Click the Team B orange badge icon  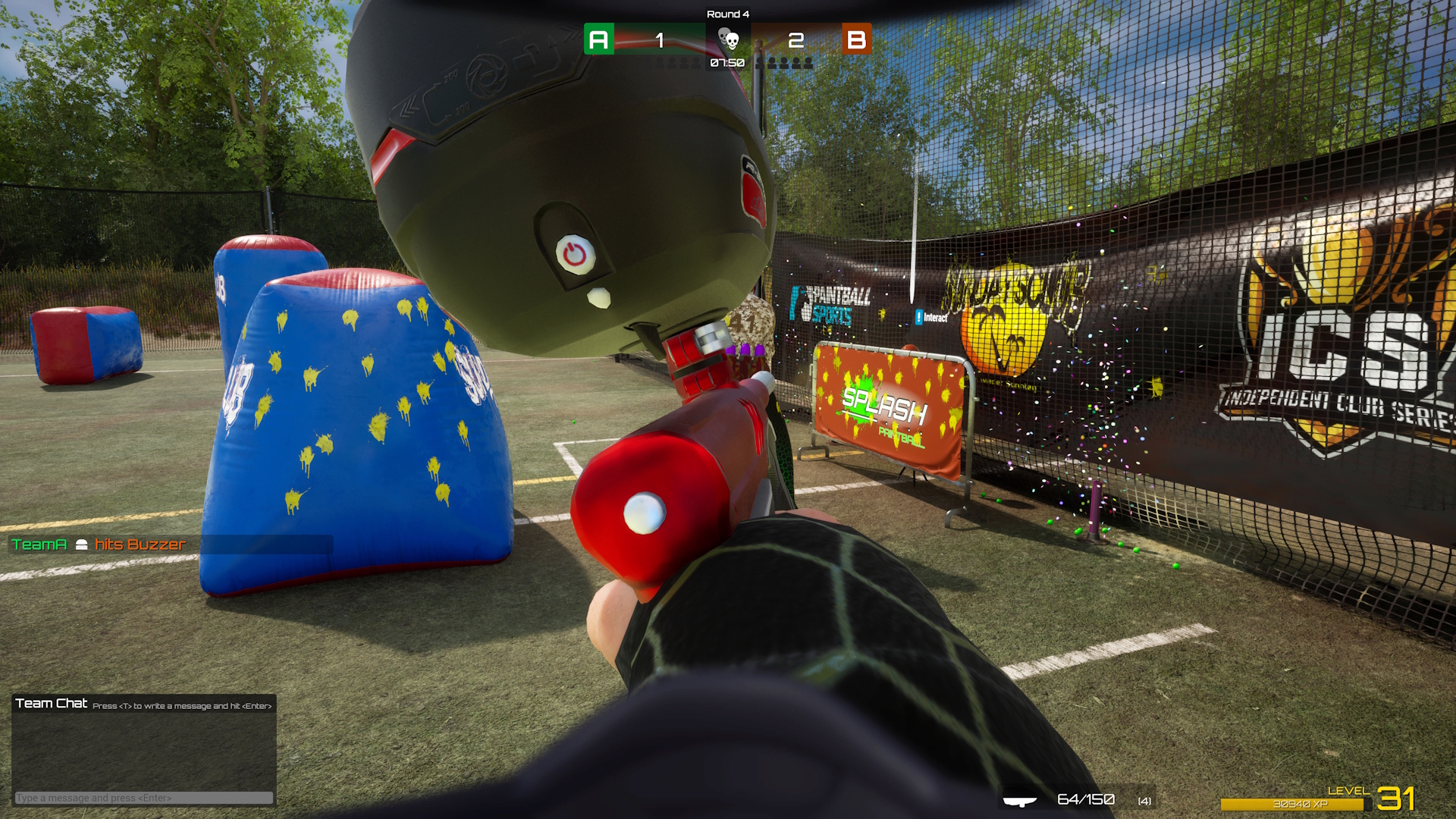click(x=858, y=38)
